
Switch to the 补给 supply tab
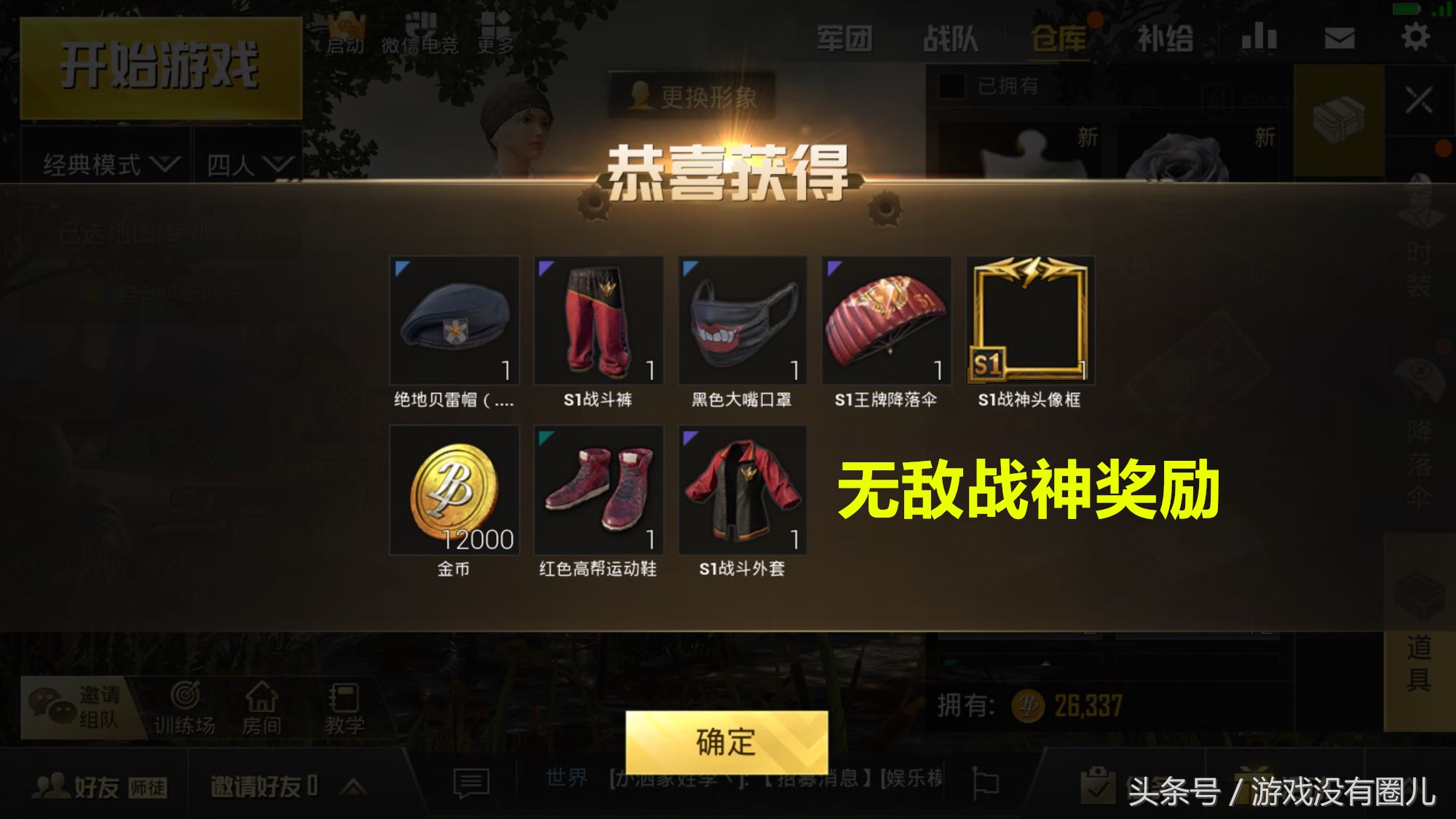point(1165,38)
